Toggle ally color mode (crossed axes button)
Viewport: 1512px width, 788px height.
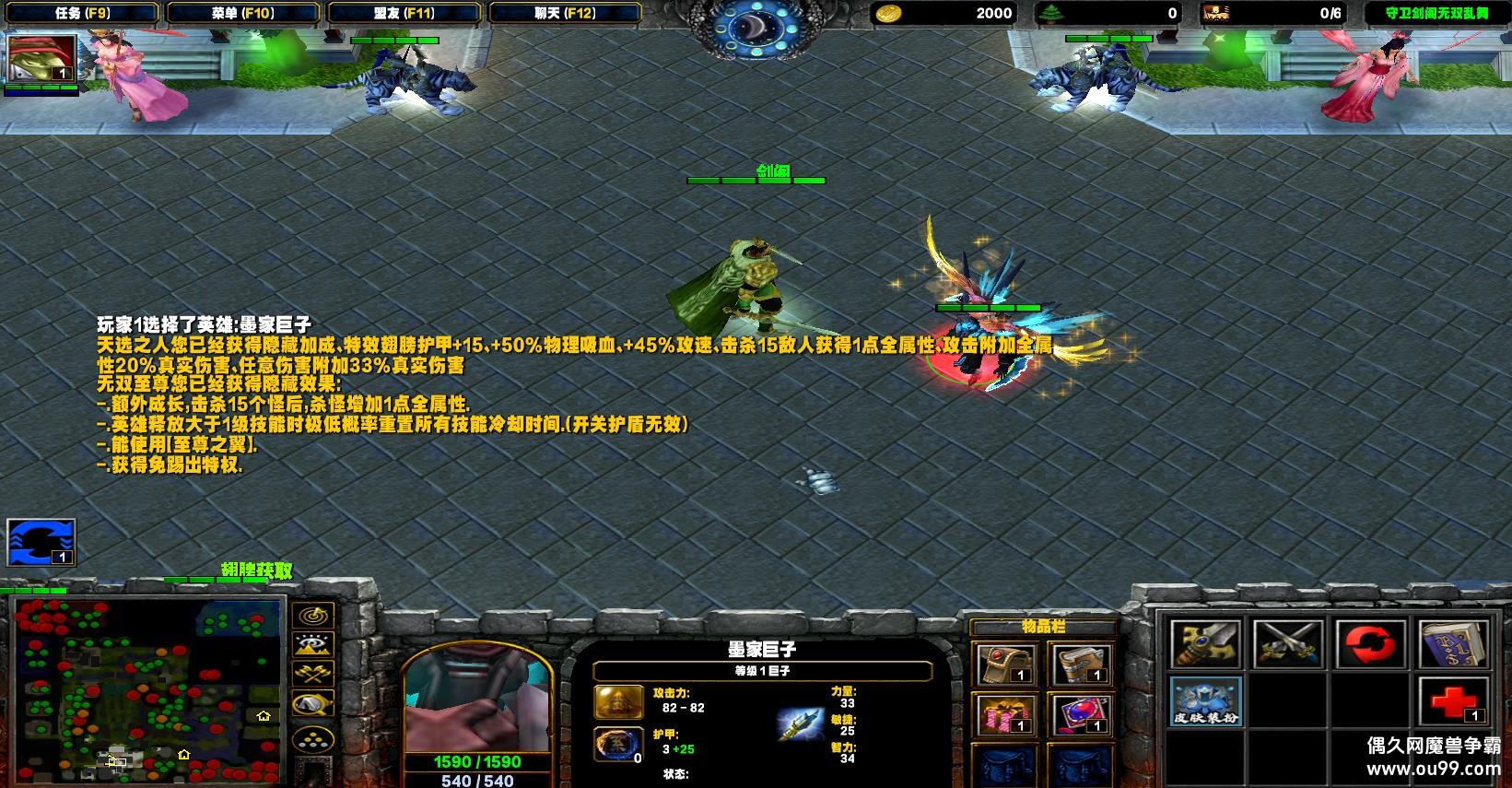tap(313, 675)
